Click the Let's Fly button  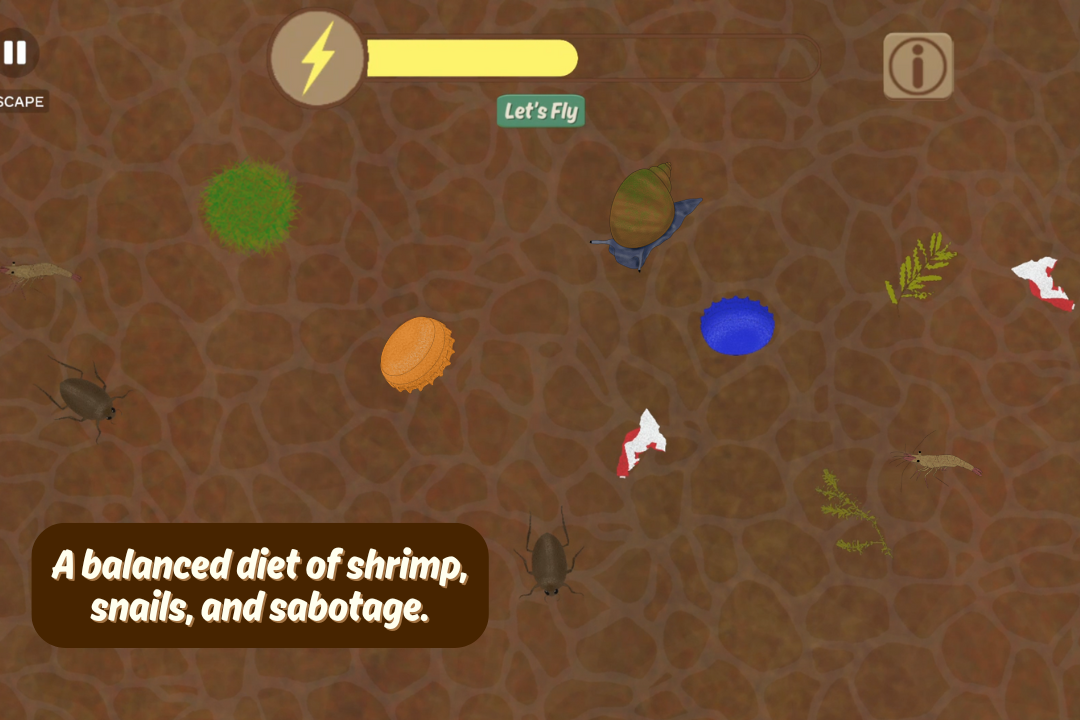pyautogui.click(x=541, y=111)
